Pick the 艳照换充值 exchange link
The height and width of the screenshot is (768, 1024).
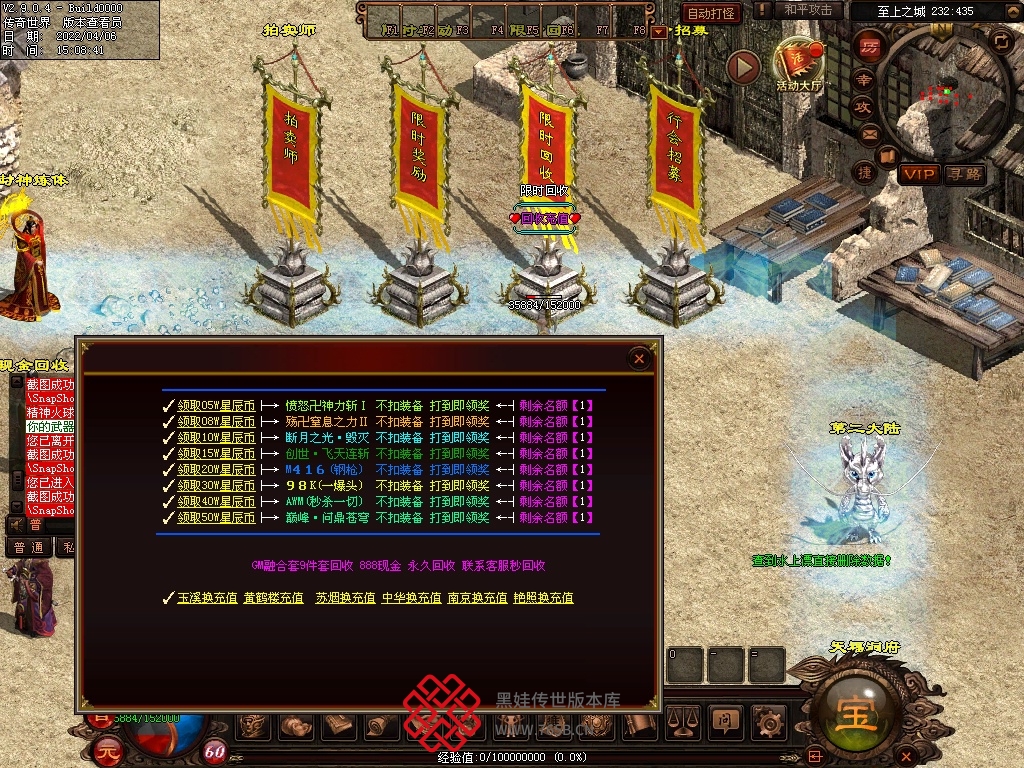543,598
